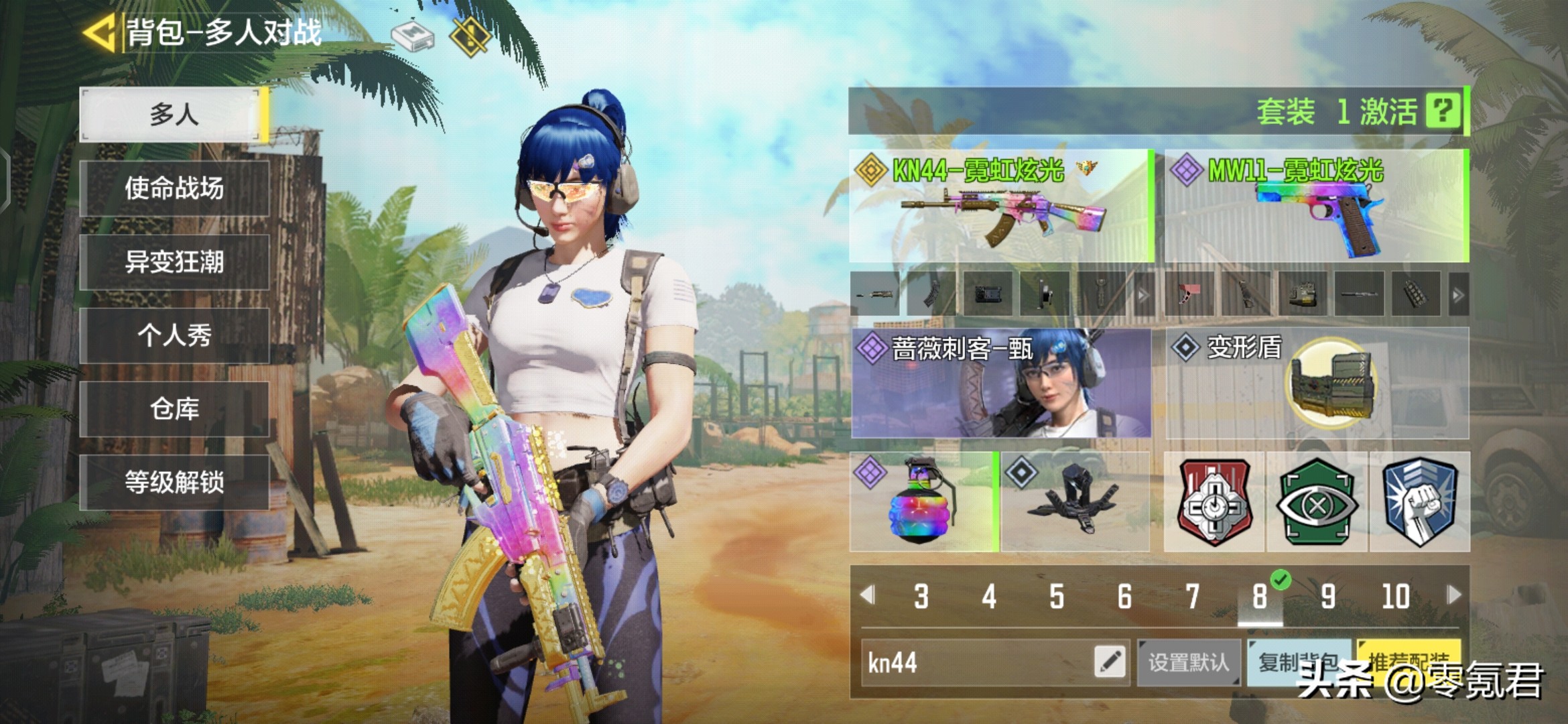Select the black tactical equipment slot
The height and width of the screenshot is (724, 1568).
tap(1075, 501)
